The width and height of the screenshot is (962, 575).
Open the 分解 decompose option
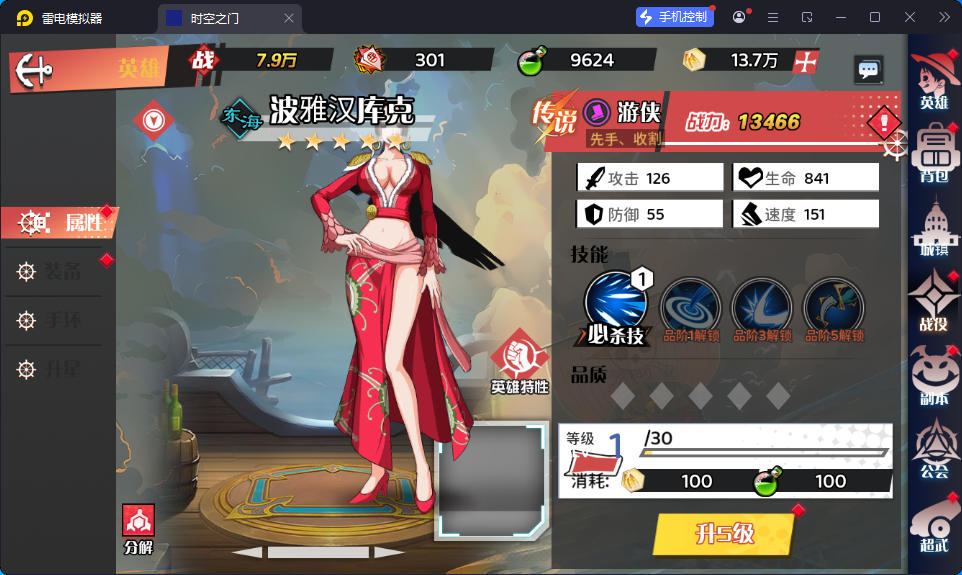pyautogui.click(x=138, y=529)
